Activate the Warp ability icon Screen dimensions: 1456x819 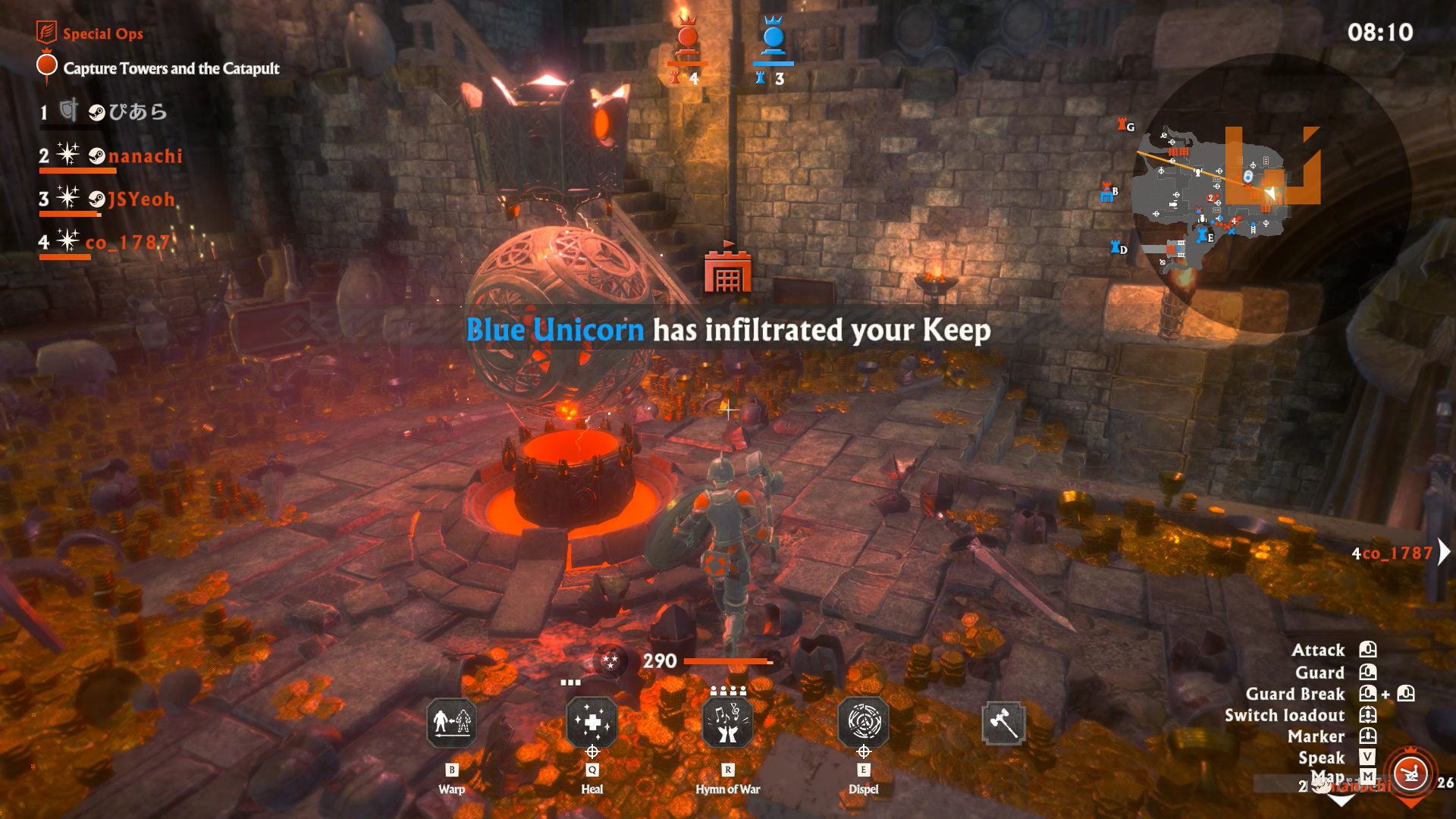[x=452, y=723]
